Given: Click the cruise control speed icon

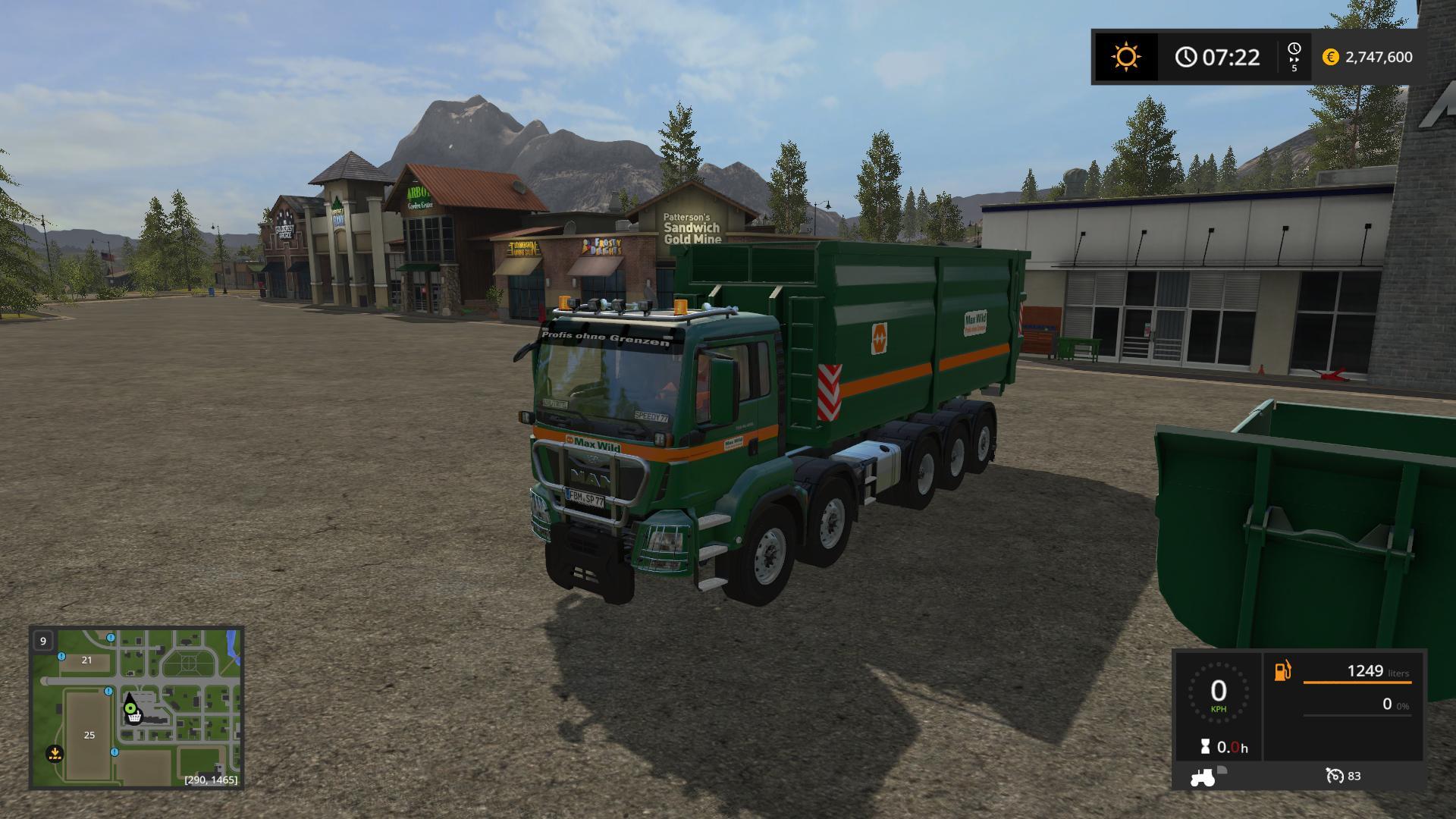Looking at the screenshot, I should tap(1334, 776).
